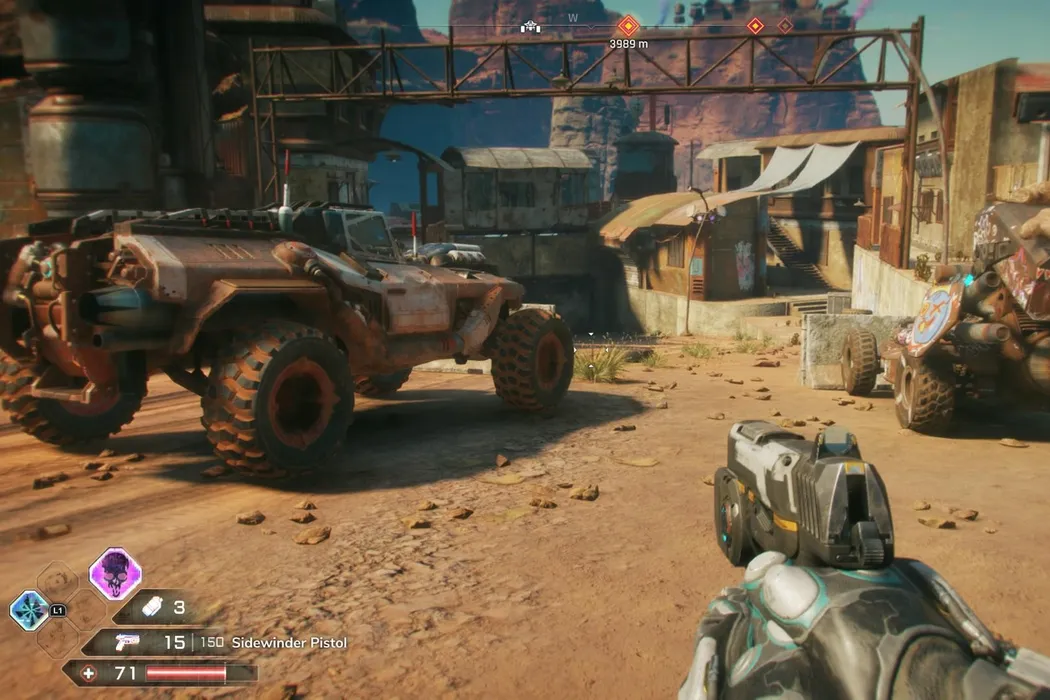
Task: Click the Sidewinder Pistol weapon icon
Action: (129, 642)
